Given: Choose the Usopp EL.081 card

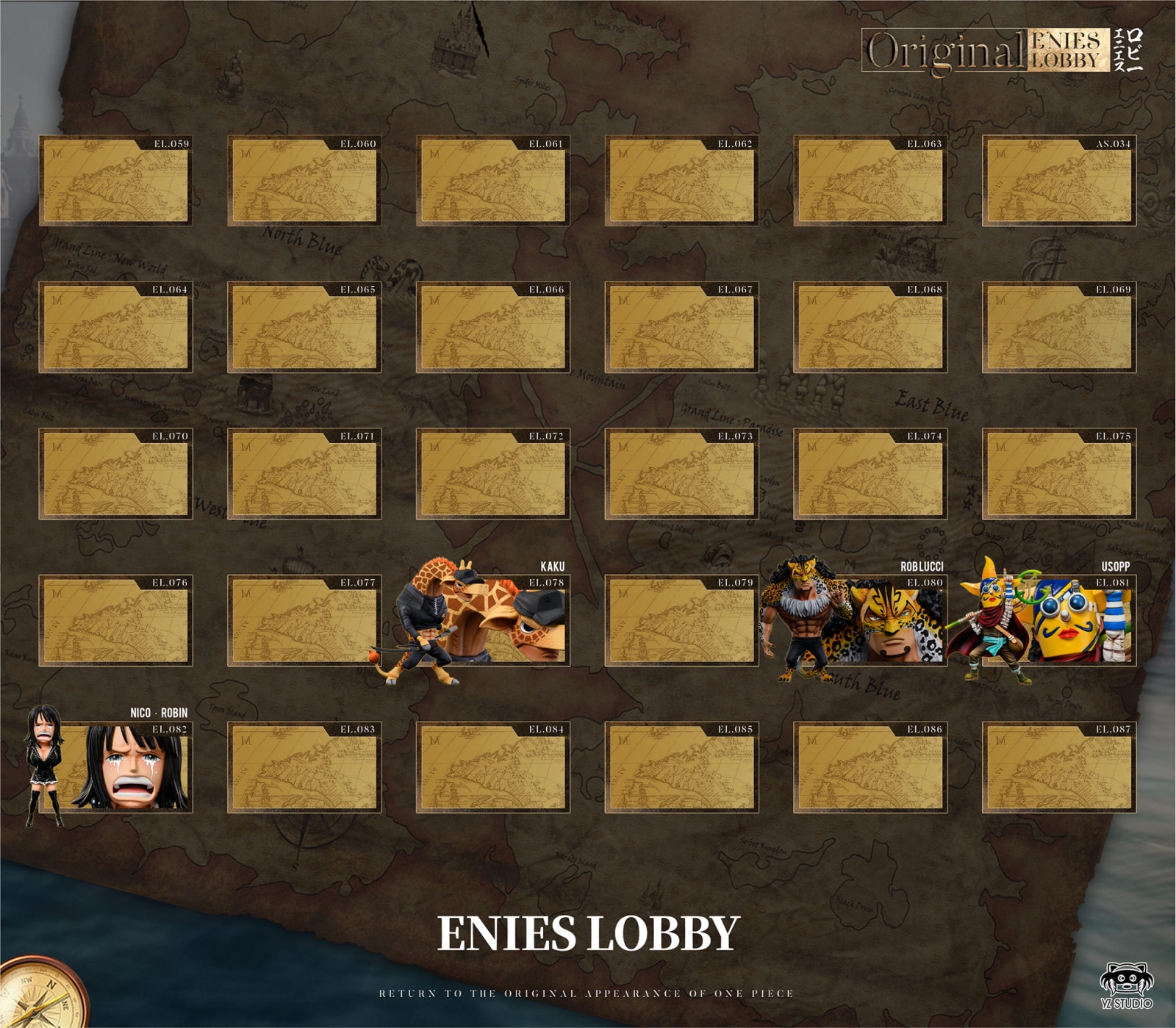Looking at the screenshot, I should click(x=1058, y=620).
